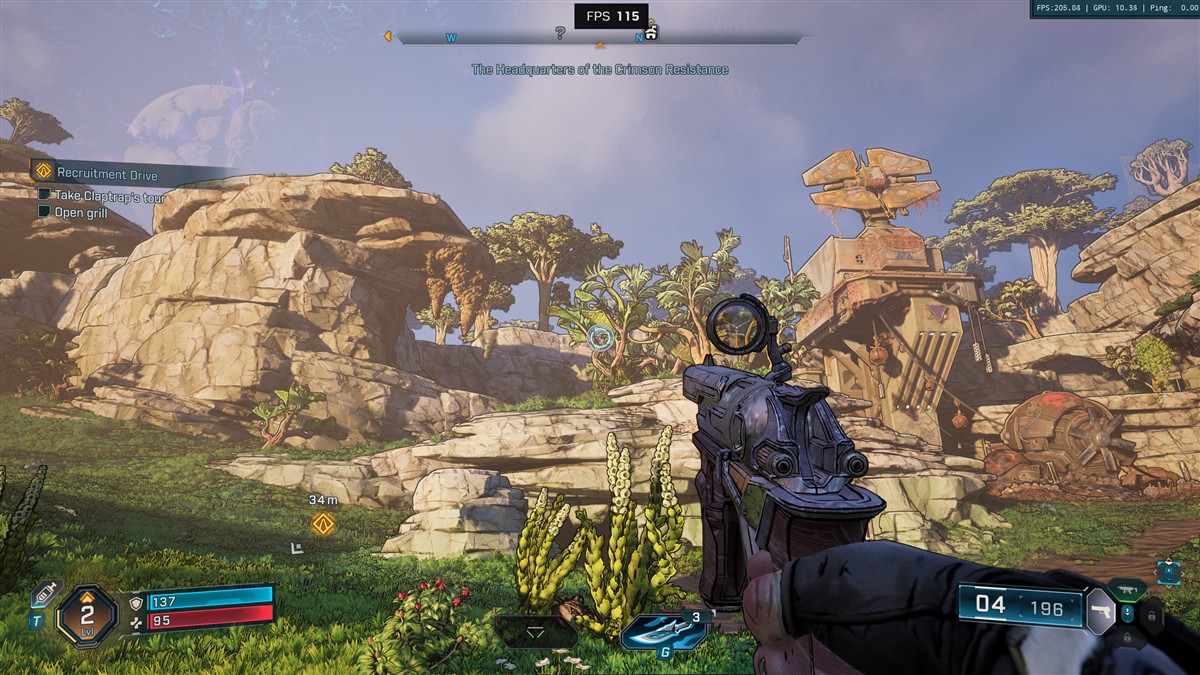
Task: Click the question mark compass marker
Action: 560,33
